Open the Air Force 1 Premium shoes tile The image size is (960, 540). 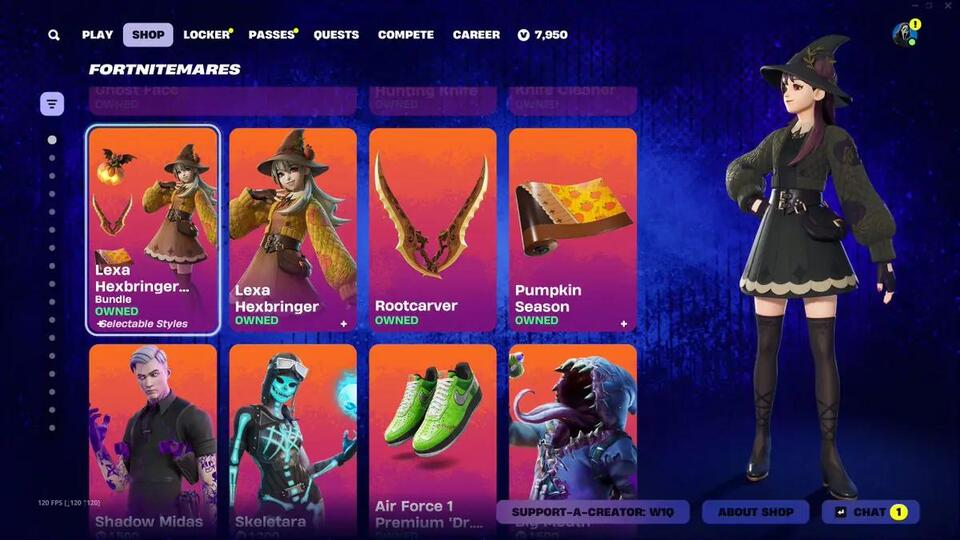click(432, 430)
